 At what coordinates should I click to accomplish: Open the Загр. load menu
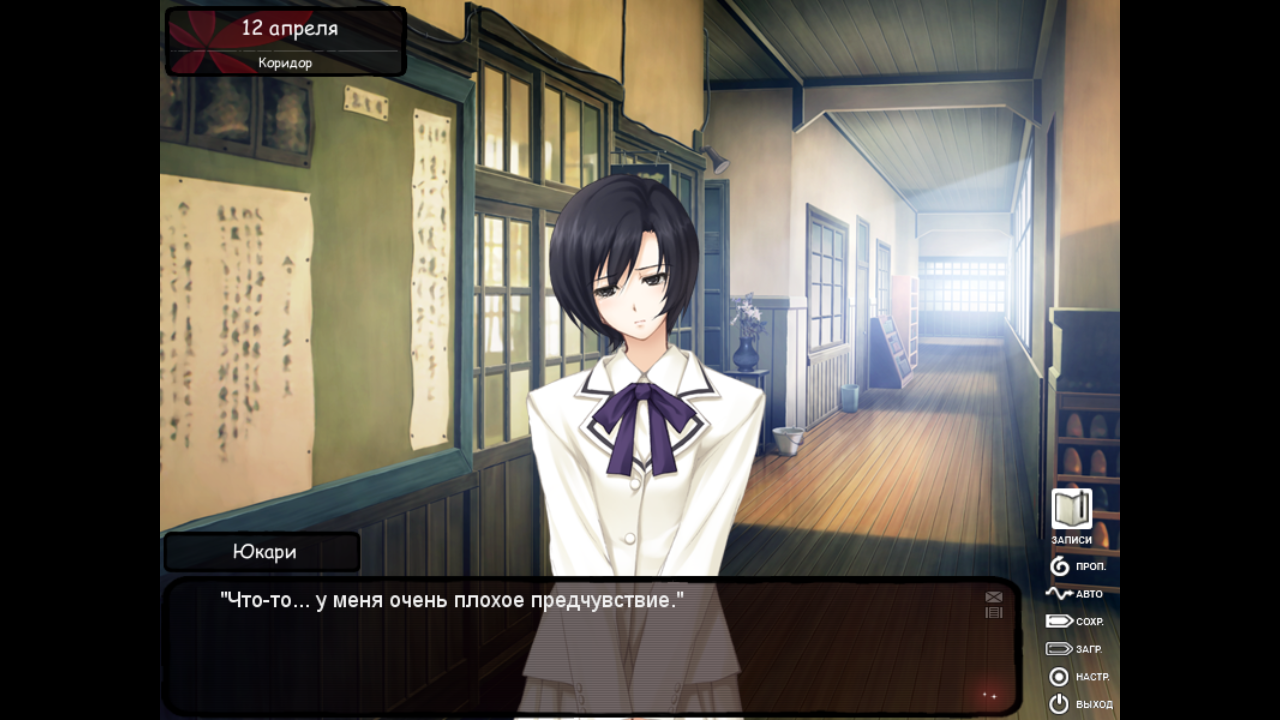point(1074,649)
